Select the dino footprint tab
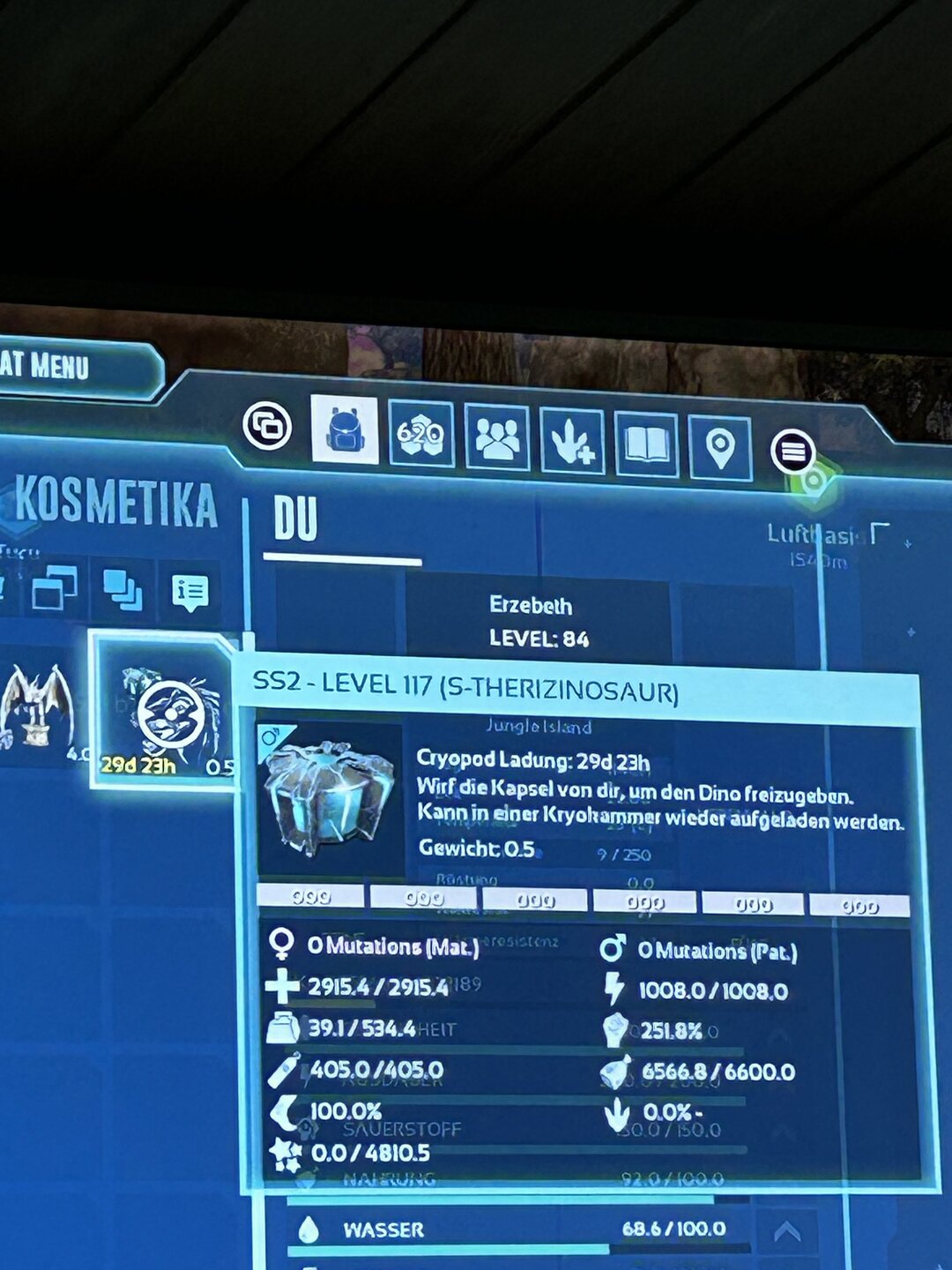 pyautogui.click(x=572, y=441)
